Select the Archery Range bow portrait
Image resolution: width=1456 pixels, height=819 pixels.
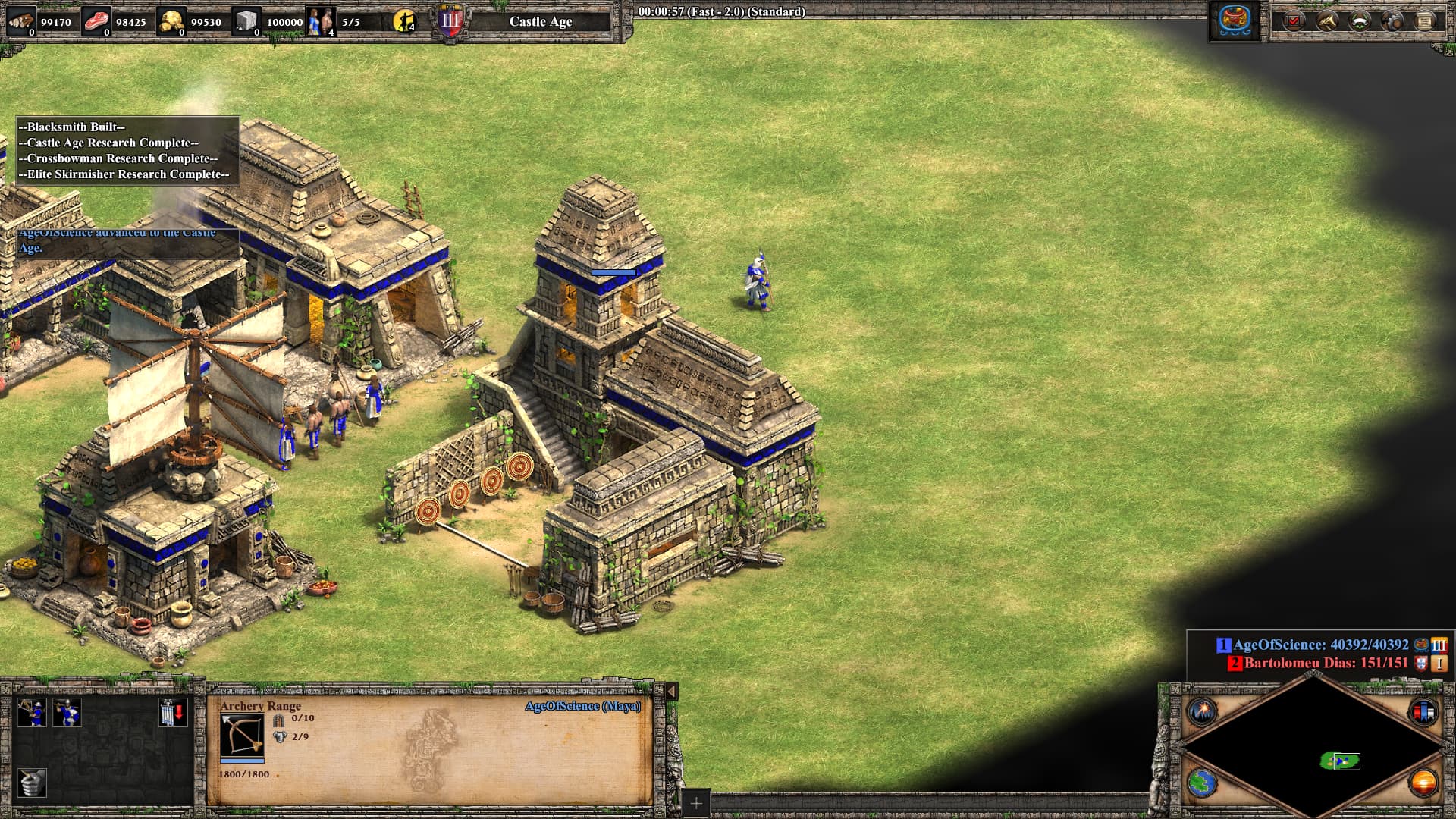click(x=242, y=735)
